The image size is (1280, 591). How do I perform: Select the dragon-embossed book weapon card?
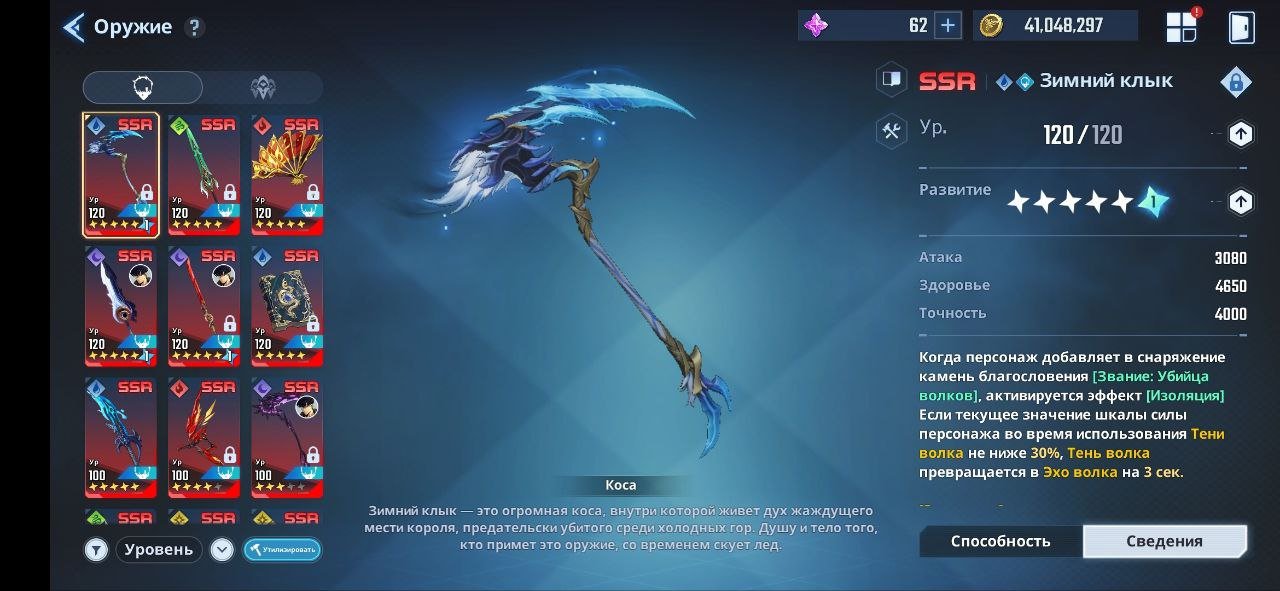coord(287,306)
